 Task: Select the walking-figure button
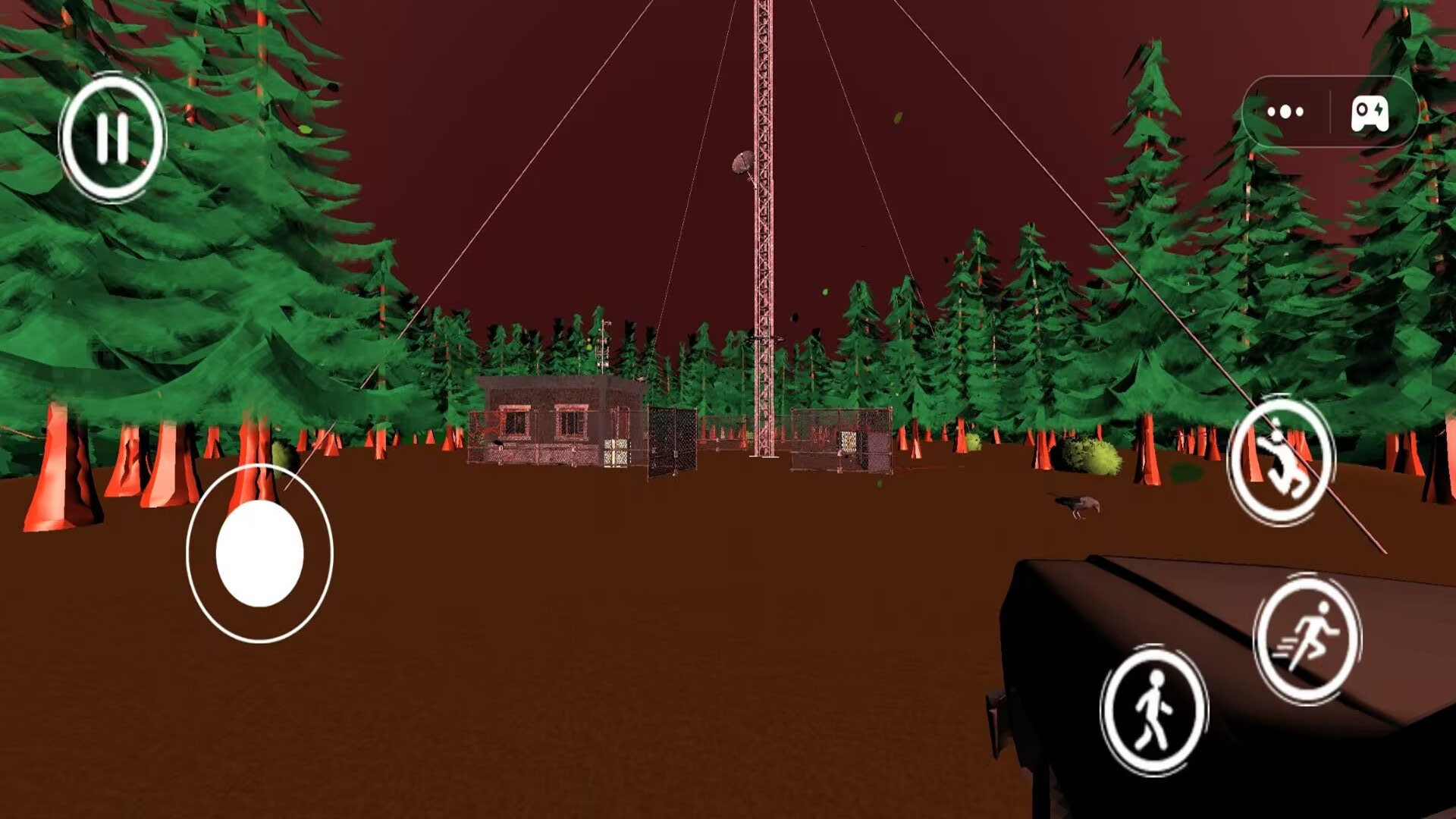pos(1153,710)
